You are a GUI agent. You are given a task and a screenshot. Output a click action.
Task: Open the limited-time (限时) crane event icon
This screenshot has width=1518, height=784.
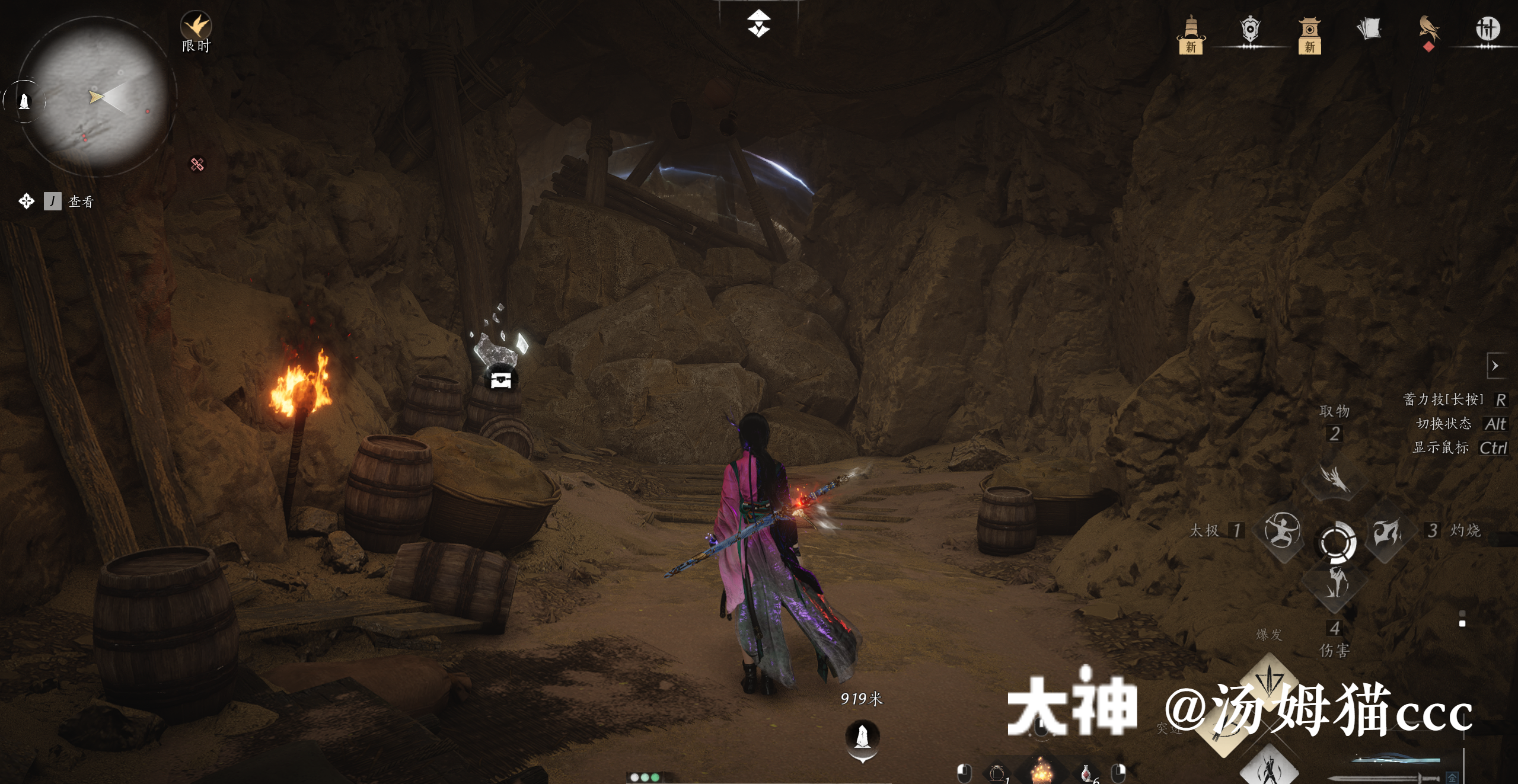pos(196,27)
